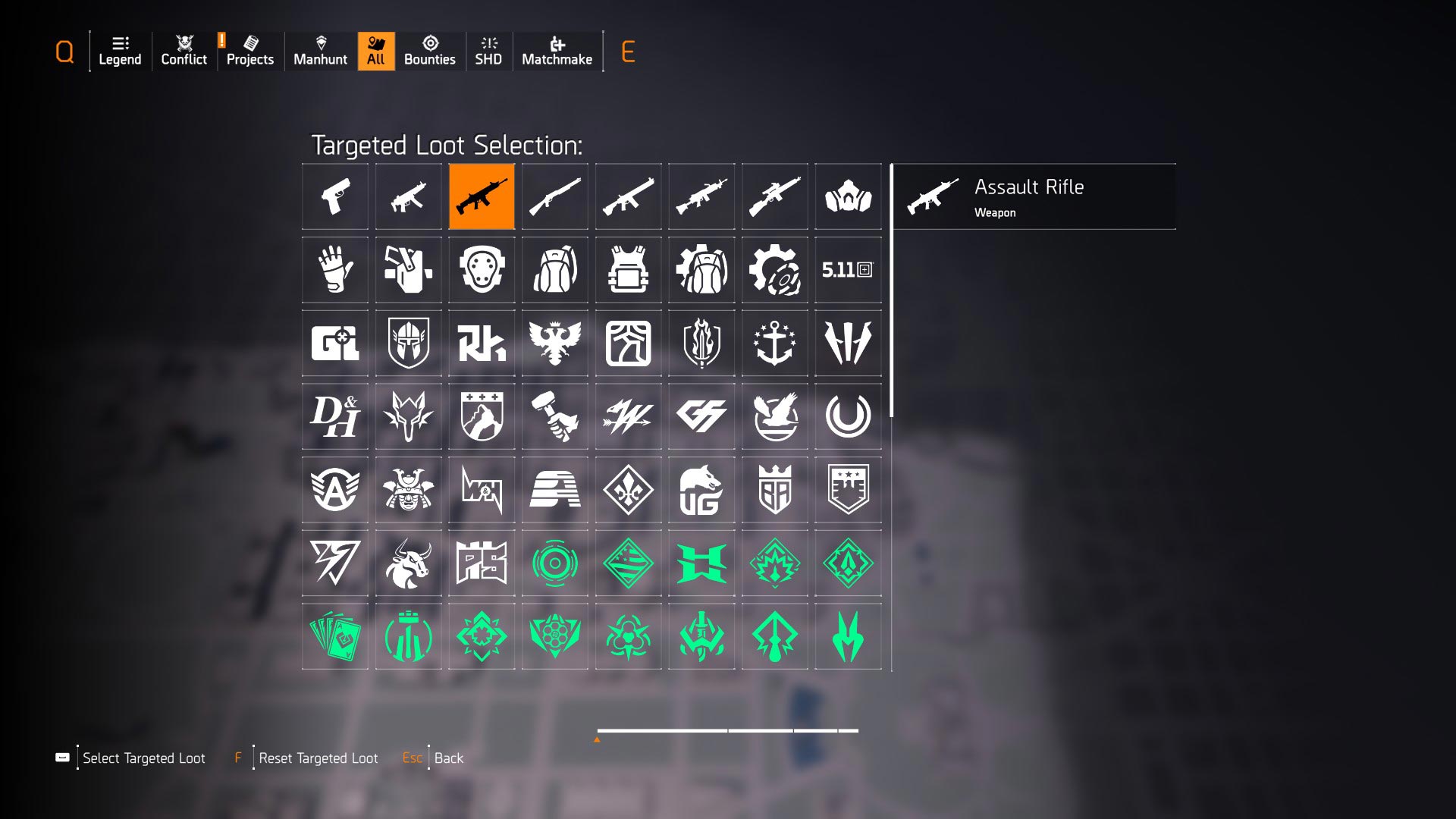Open the Conflict tab
This screenshot has width=1456, height=819.
point(183,52)
